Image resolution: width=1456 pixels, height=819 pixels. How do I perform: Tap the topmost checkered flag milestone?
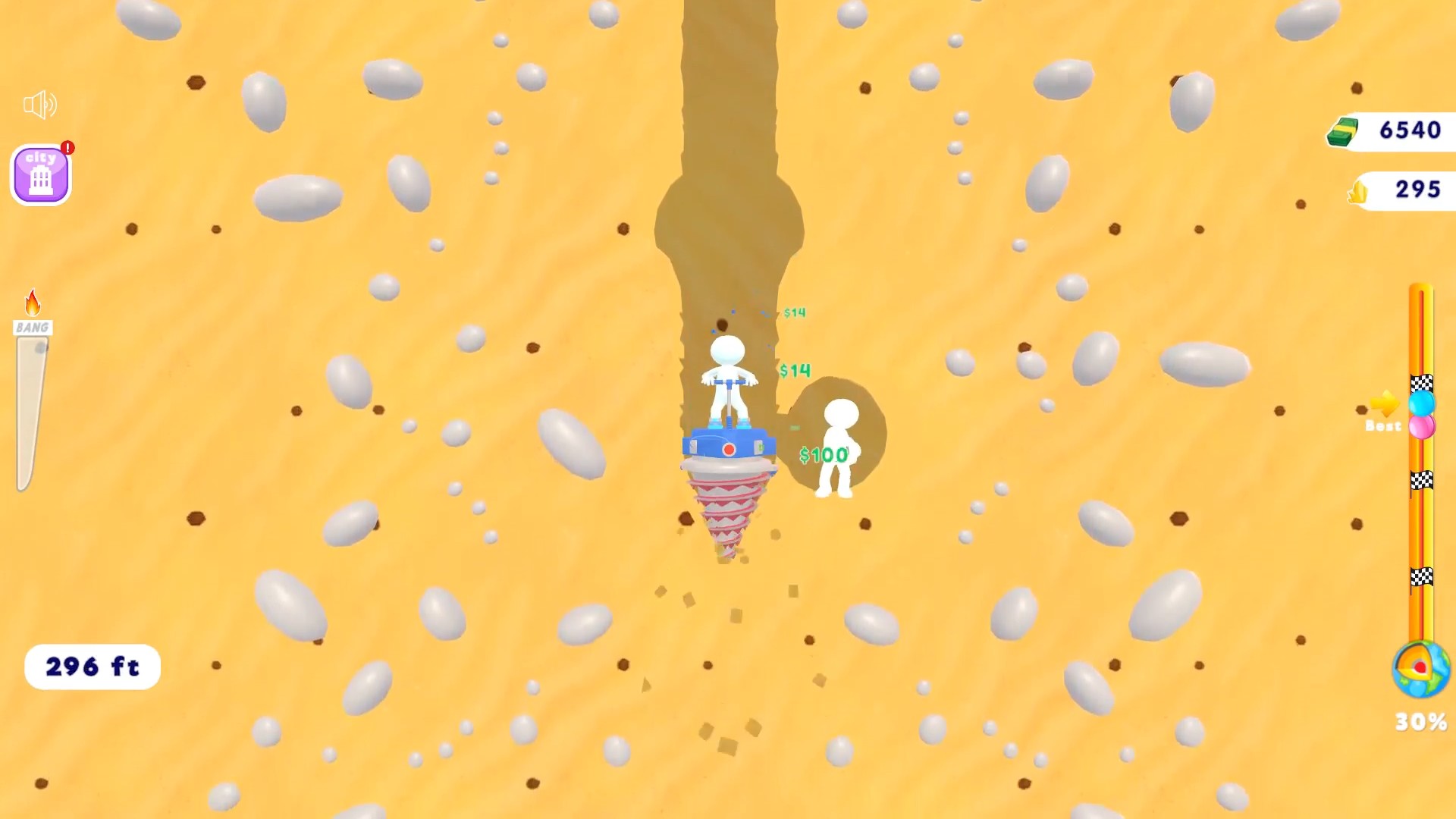coord(1422,383)
